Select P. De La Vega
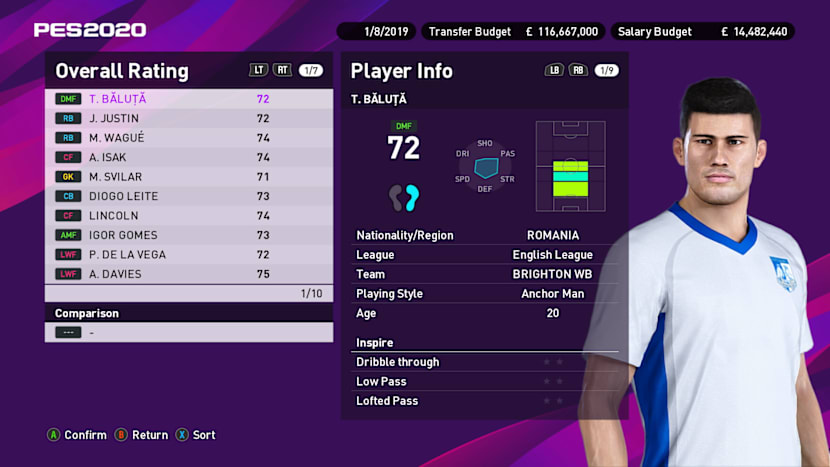 click(189, 255)
